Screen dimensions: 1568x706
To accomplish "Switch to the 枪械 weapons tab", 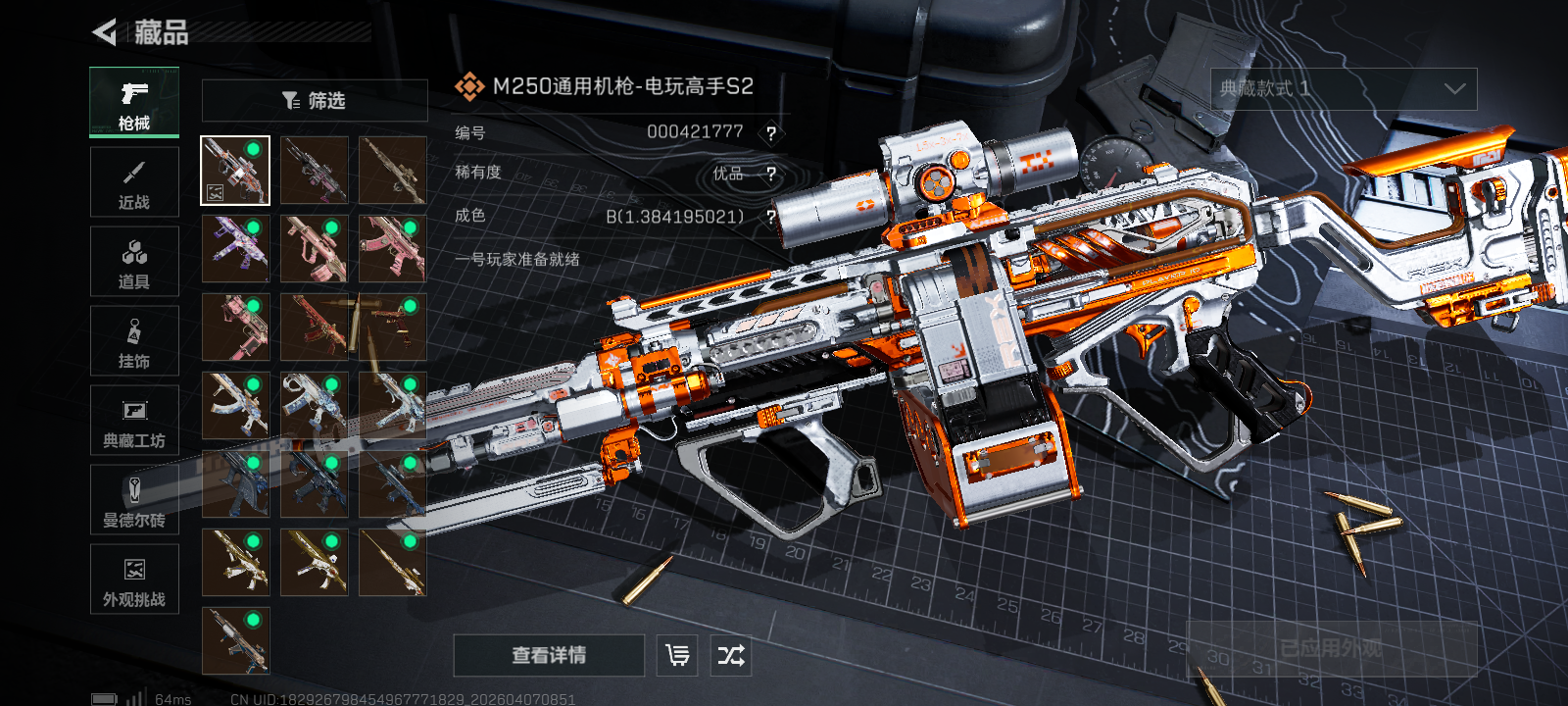I will pyautogui.click(x=134, y=102).
